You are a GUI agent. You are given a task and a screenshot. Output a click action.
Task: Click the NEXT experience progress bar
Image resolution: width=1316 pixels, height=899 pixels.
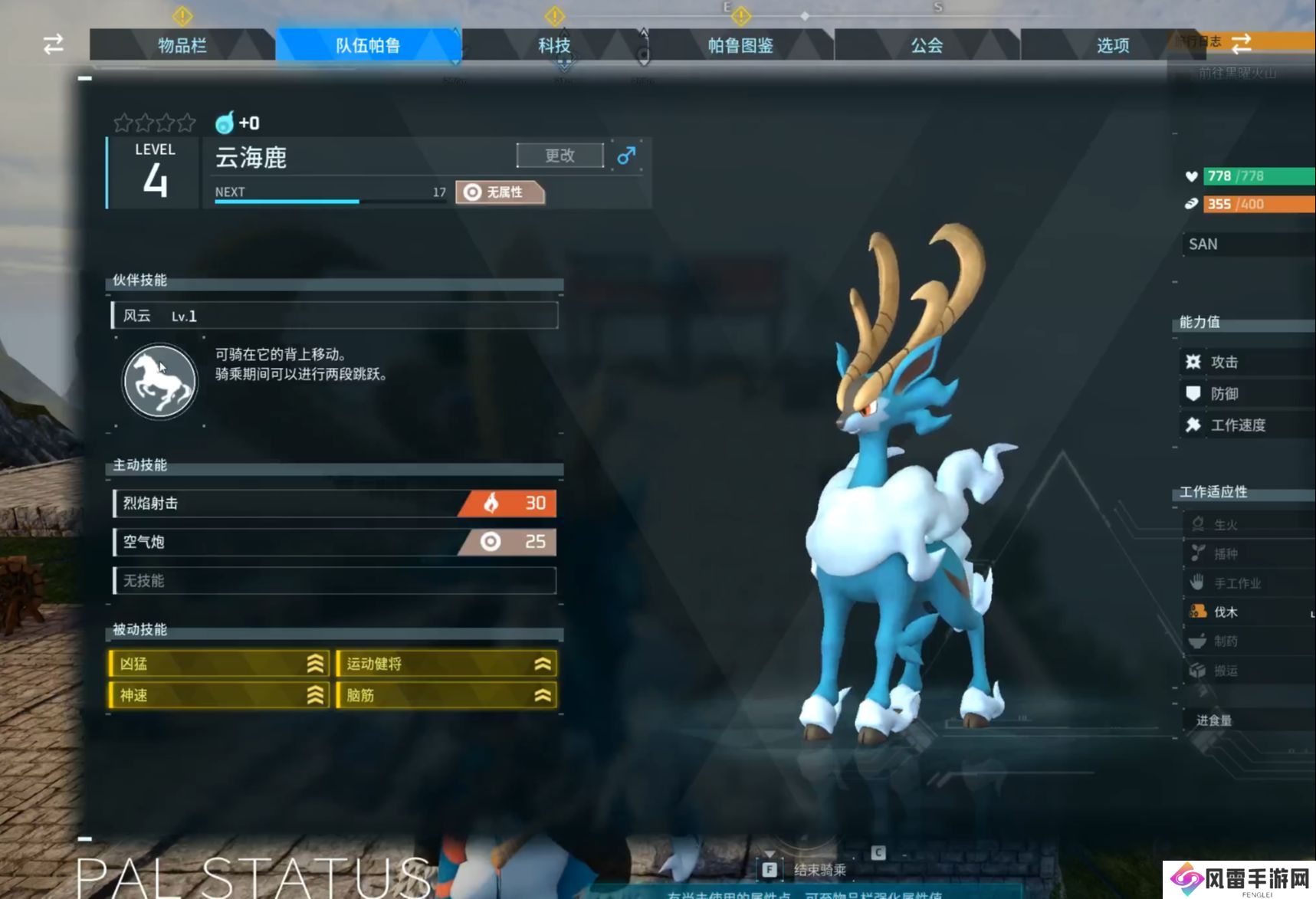click(328, 202)
